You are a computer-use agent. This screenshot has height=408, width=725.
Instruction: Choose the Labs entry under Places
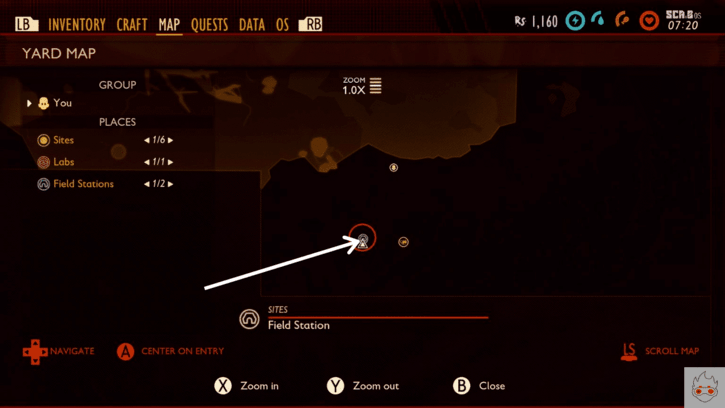[x=63, y=162]
